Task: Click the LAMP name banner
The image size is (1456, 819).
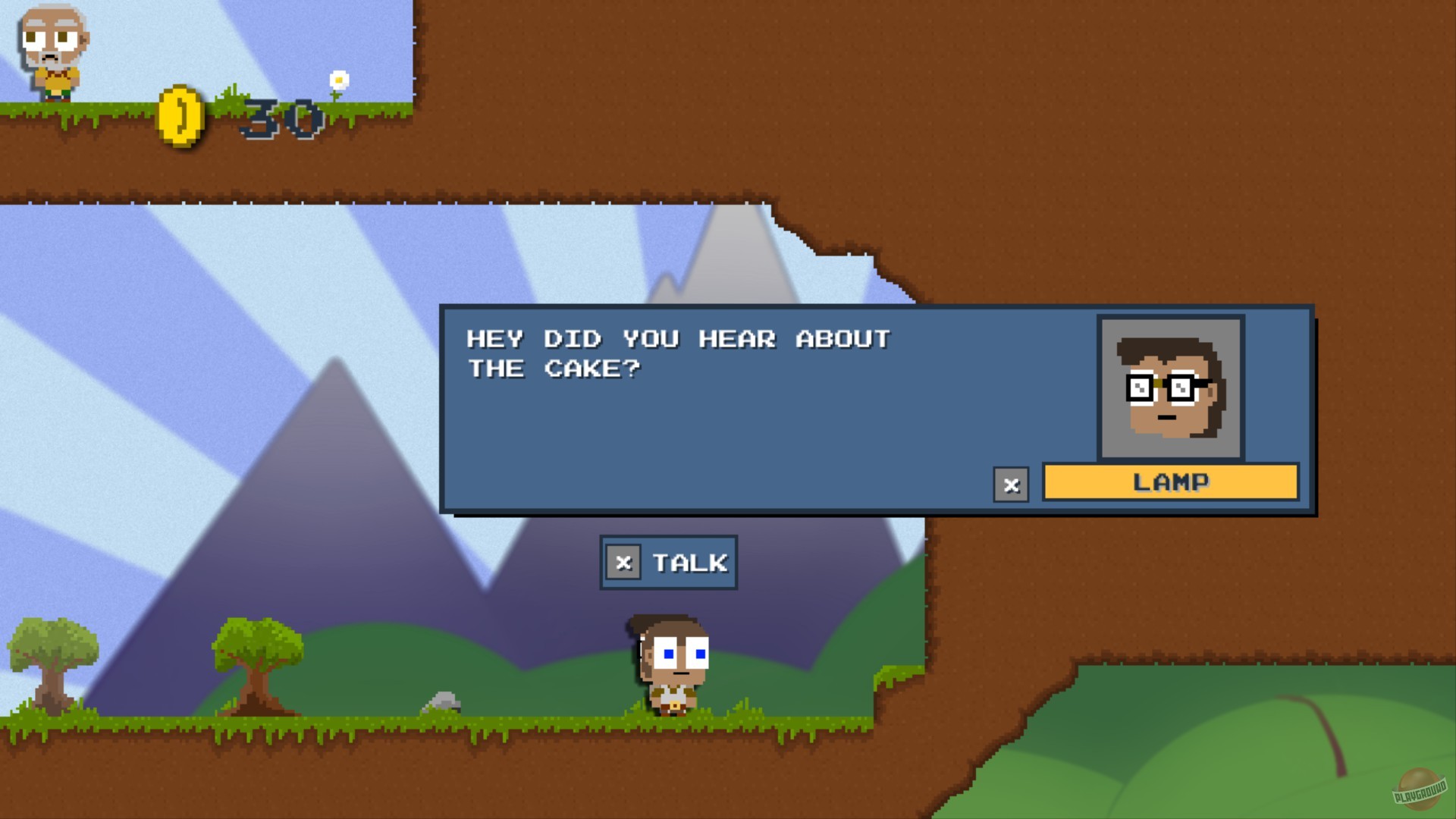Action: (x=1169, y=481)
